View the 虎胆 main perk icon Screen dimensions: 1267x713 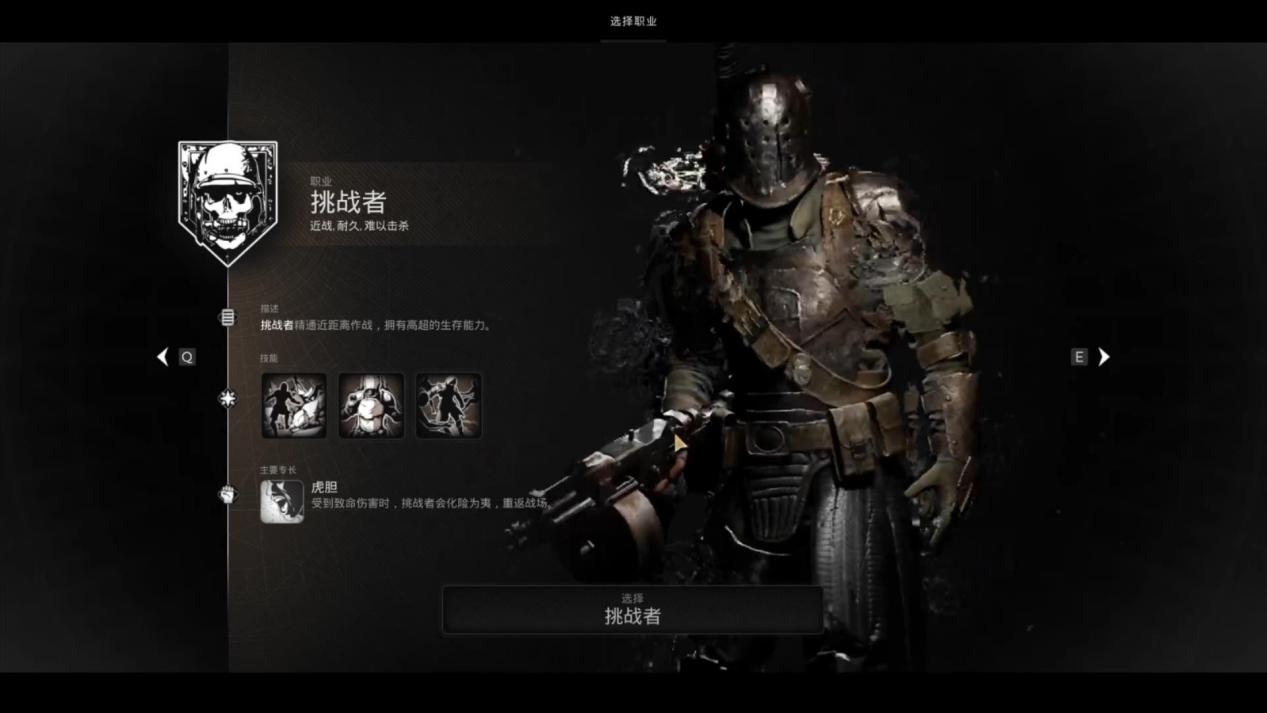click(x=282, y=501)
